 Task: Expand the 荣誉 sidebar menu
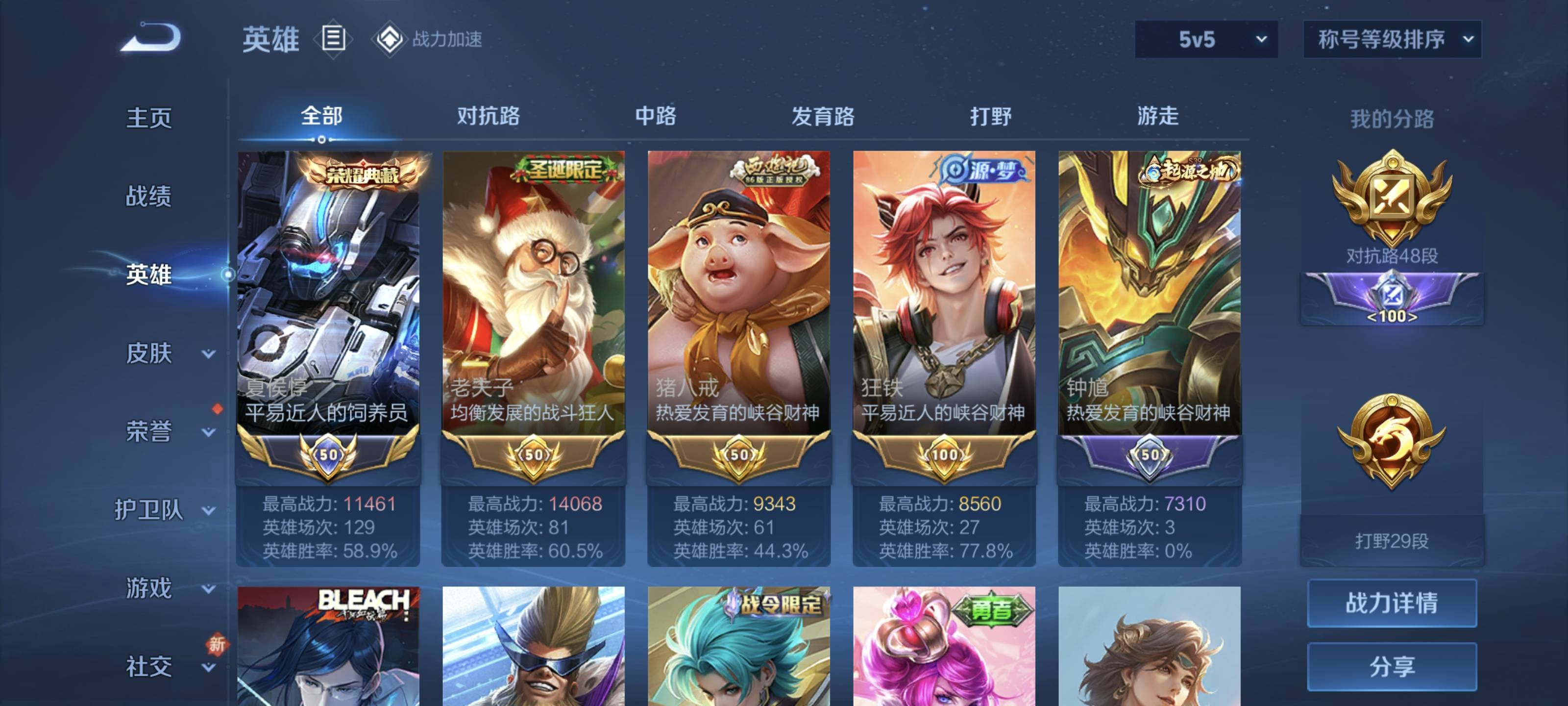tap(164, 432)
